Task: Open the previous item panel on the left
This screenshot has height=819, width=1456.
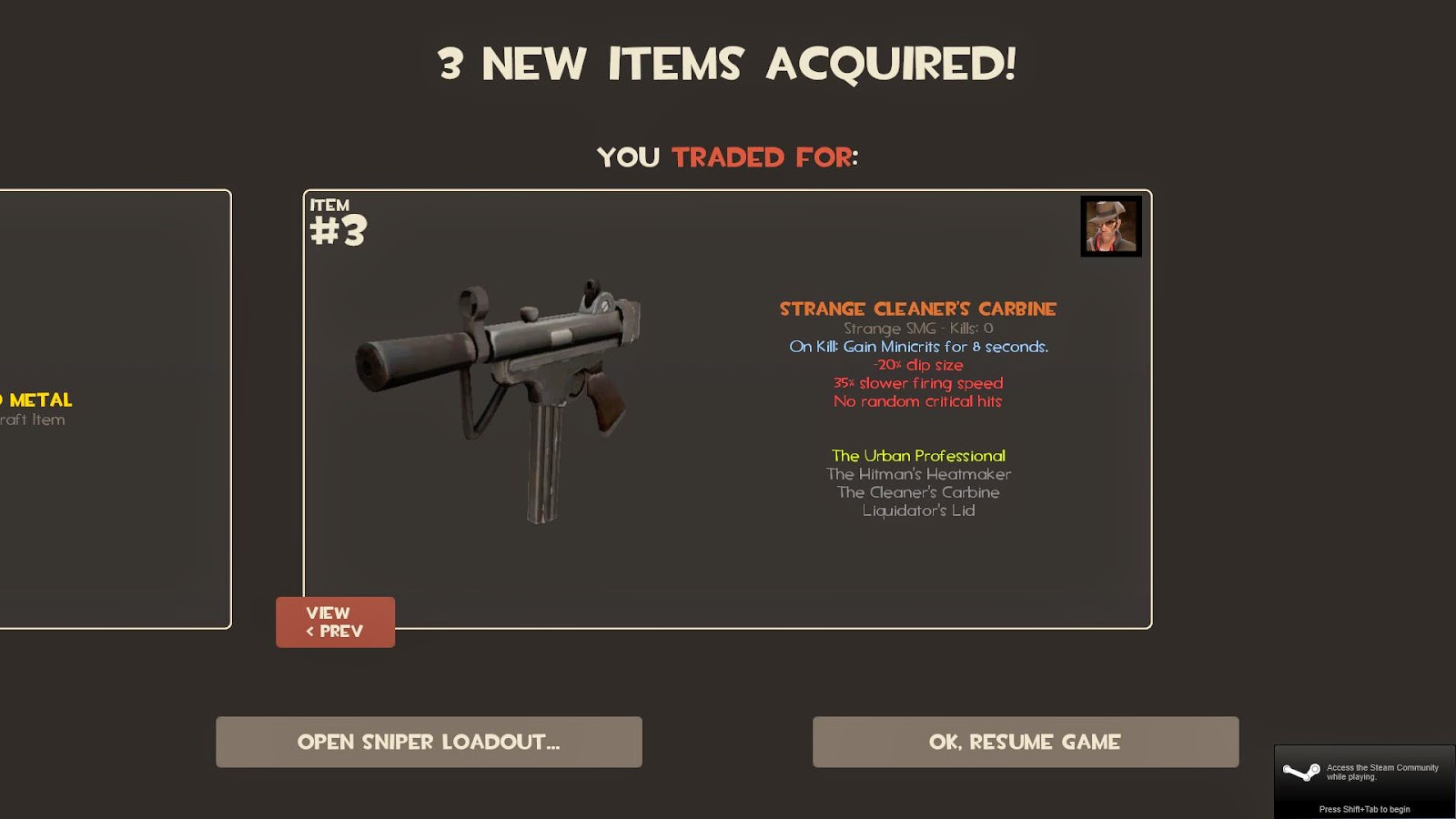Action: pyautogui.click(x=109, y=409)
